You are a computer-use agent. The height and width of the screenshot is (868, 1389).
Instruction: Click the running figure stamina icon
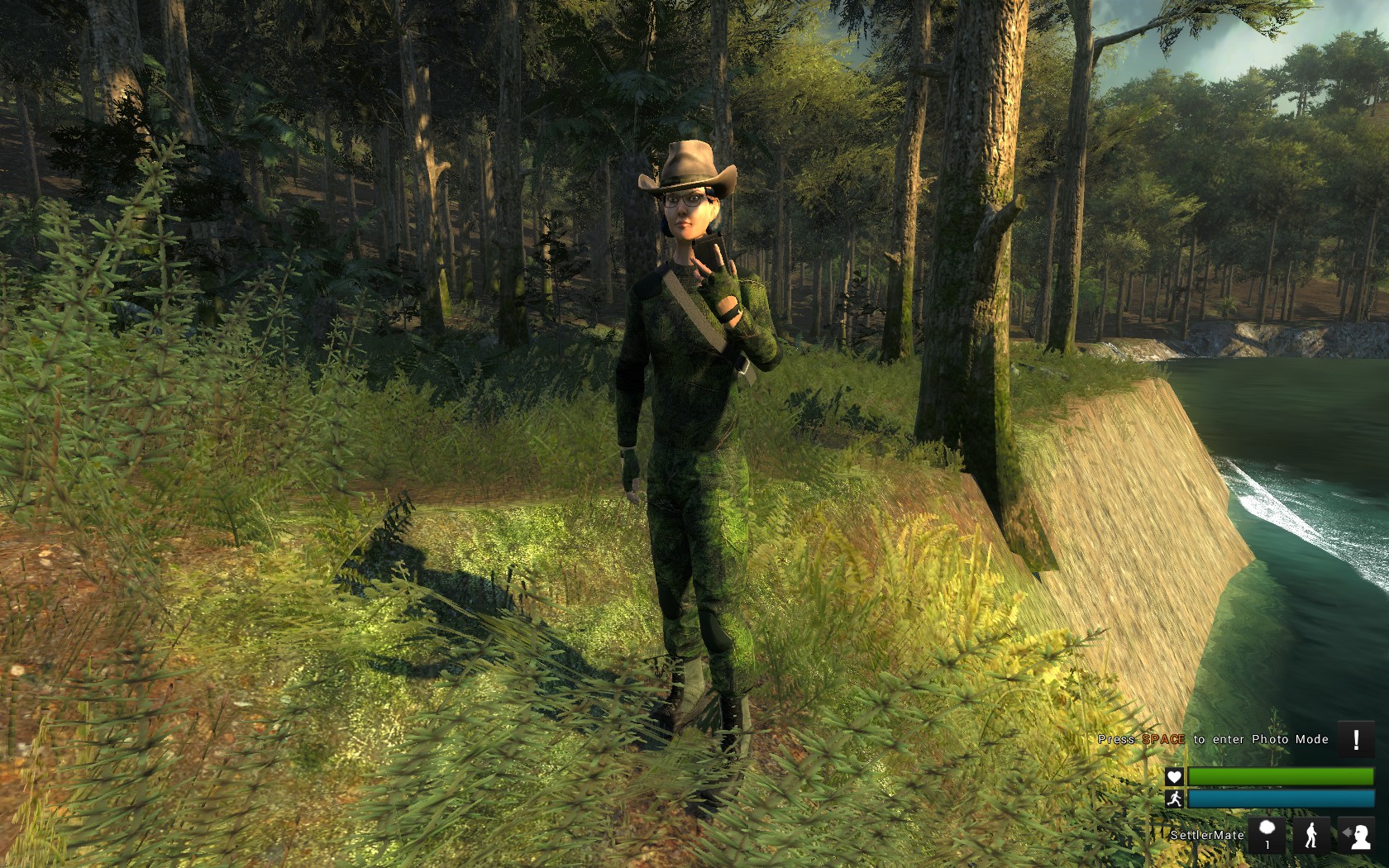[x=1175, y=799]
